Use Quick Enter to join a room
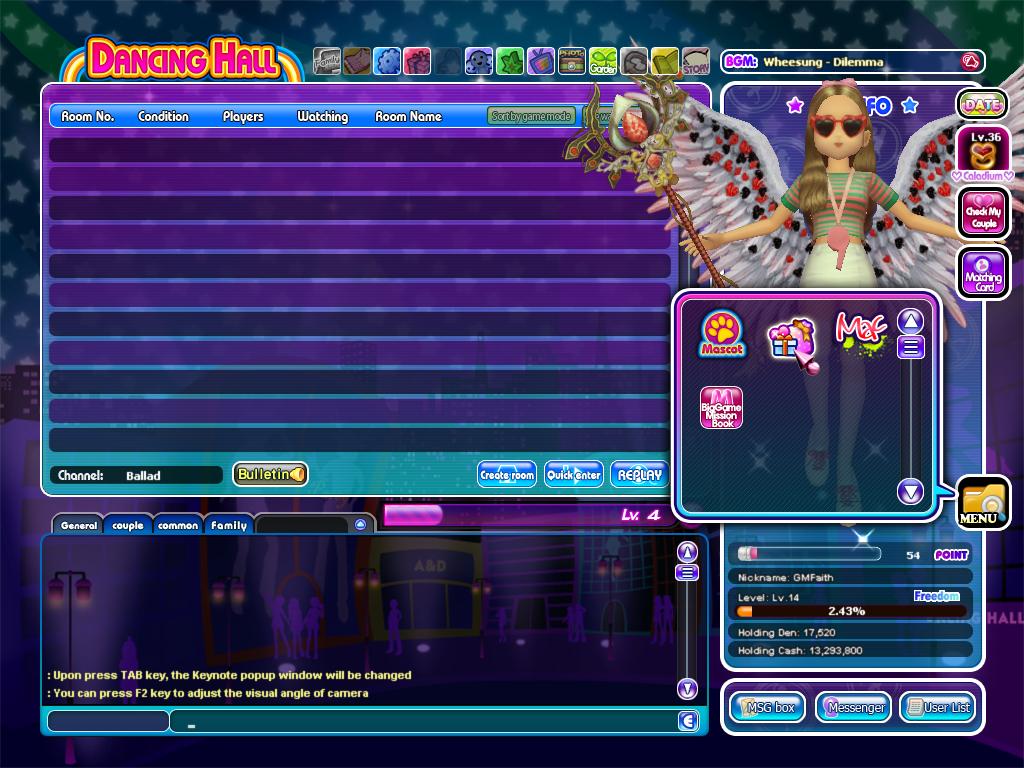The image size is (1024, 768). (574, 475)
